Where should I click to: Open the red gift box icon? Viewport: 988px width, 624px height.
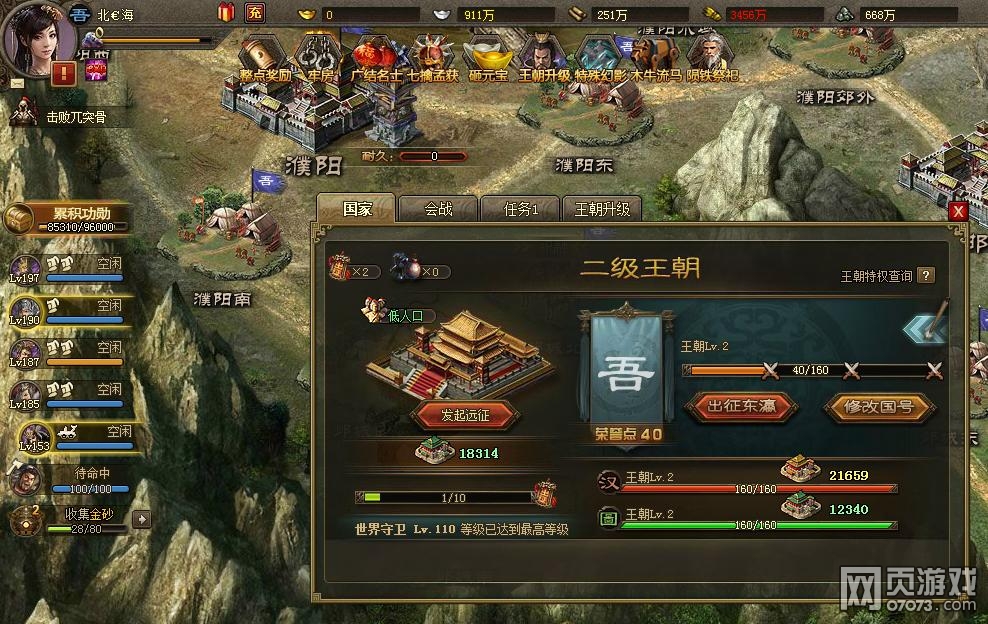point(225,13)
